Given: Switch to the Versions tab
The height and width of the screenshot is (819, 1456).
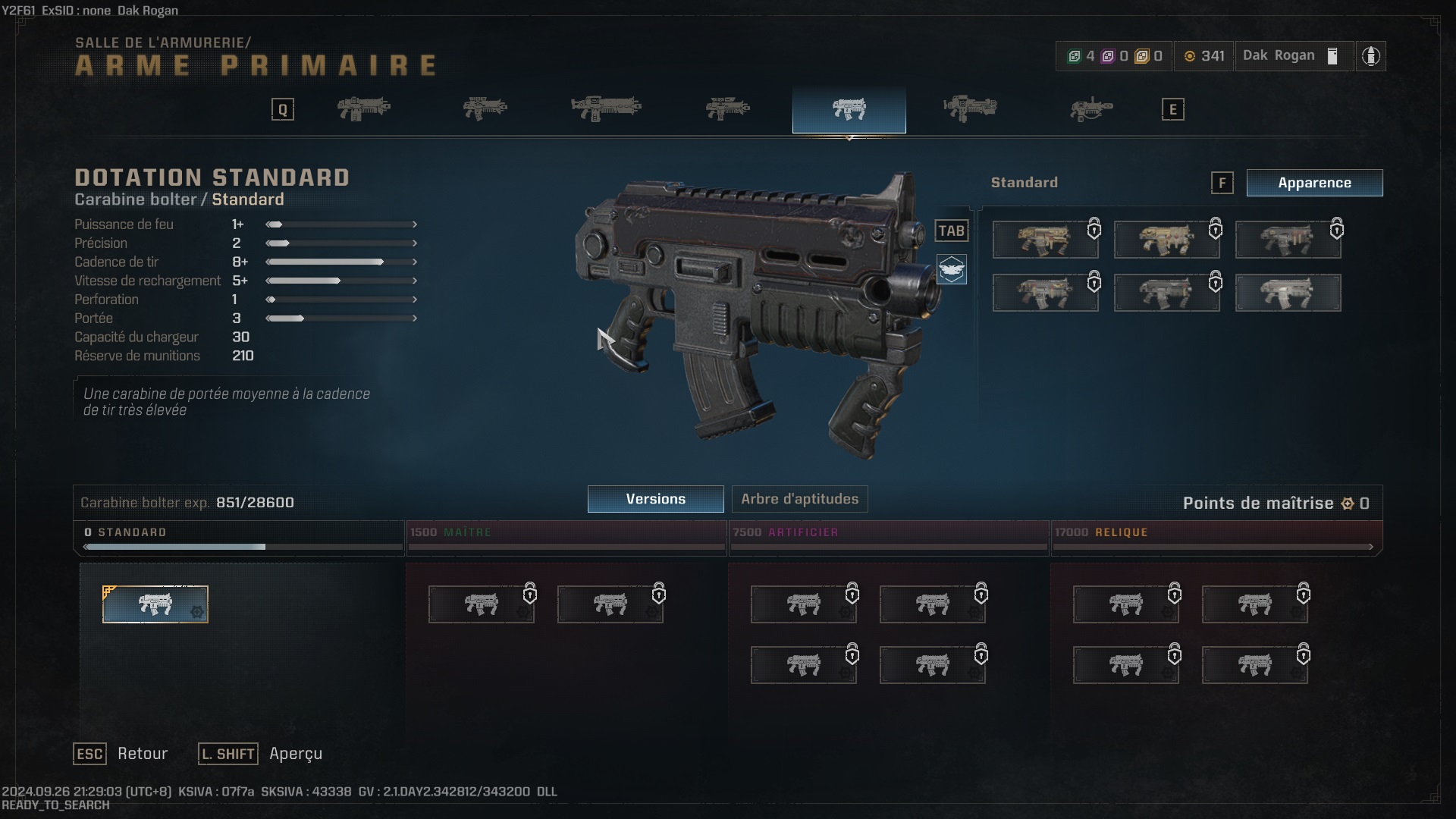Looking at the screenshot, I should coord(655,499).
